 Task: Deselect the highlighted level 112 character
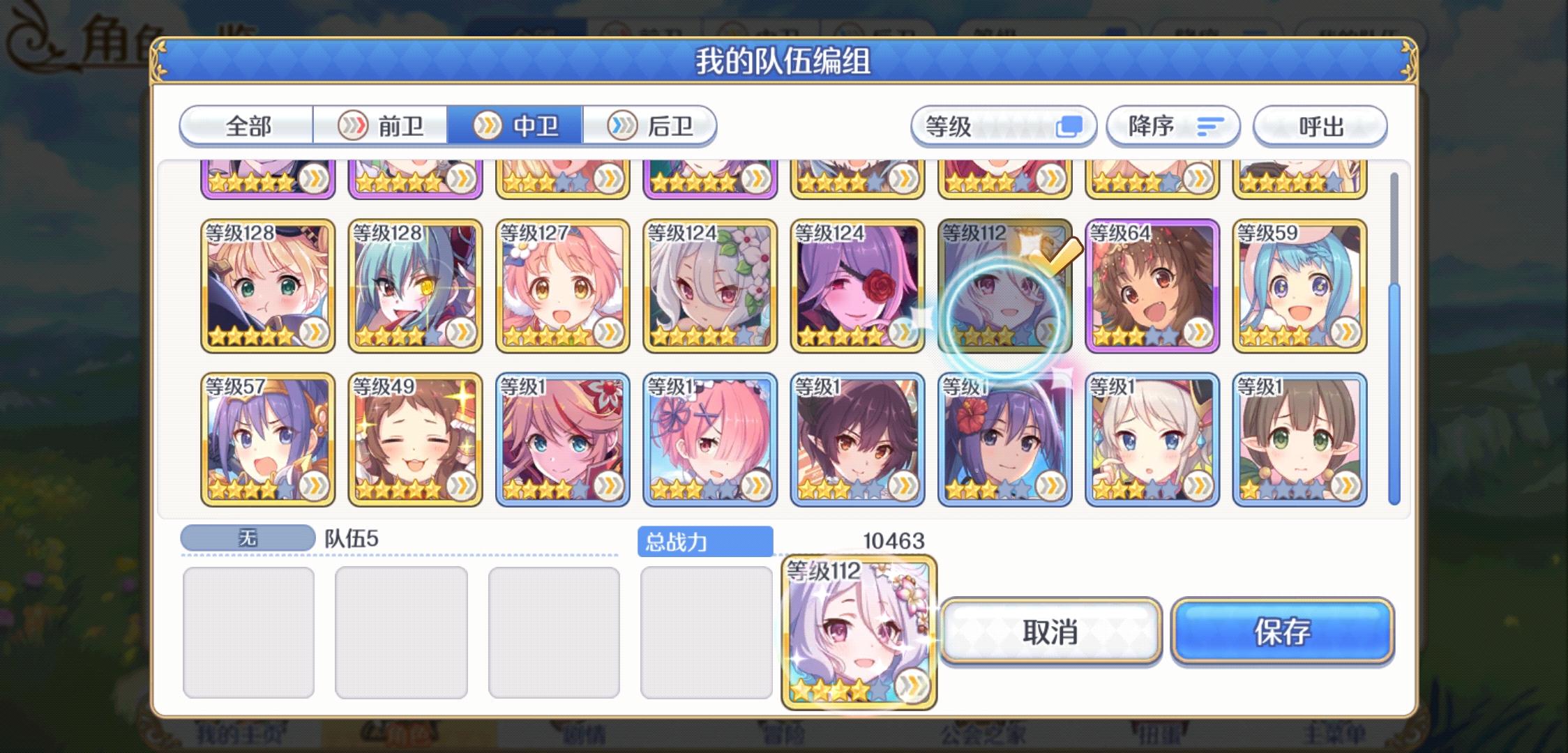pyautogui.click(x=1004, y=286)
